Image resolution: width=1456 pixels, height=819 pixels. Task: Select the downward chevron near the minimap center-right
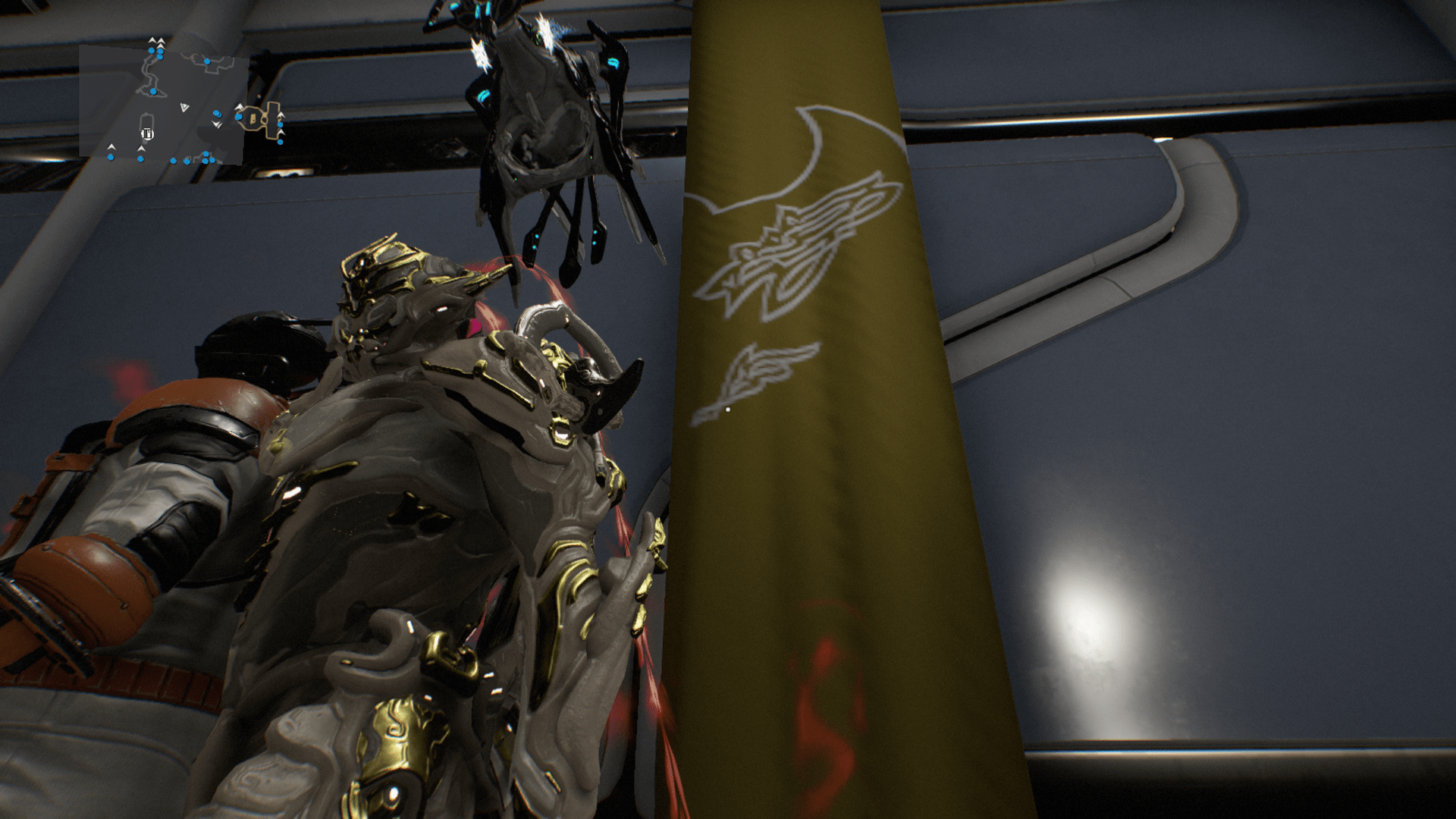(216, 124)
